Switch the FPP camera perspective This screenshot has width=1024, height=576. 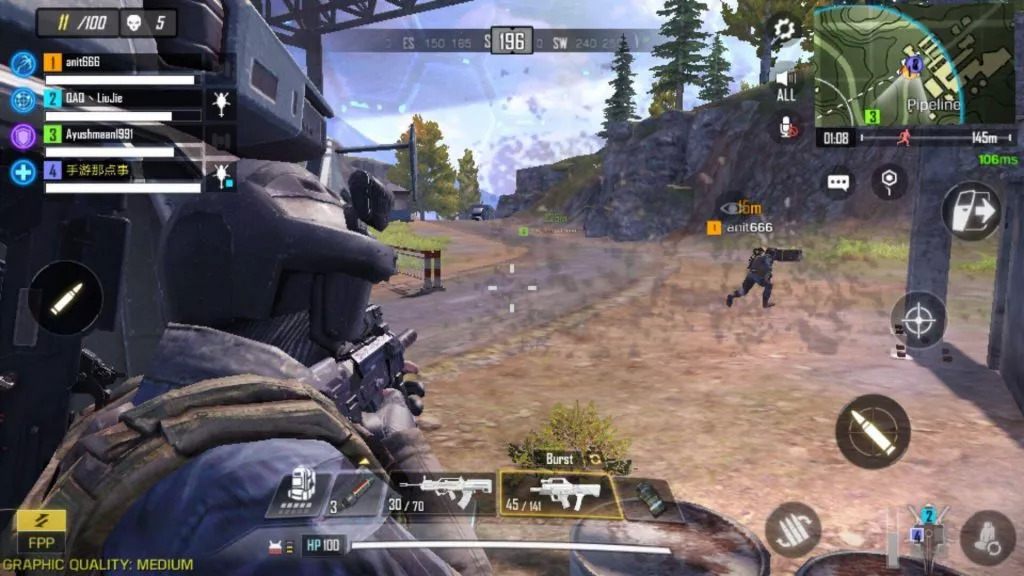point(41,532)
